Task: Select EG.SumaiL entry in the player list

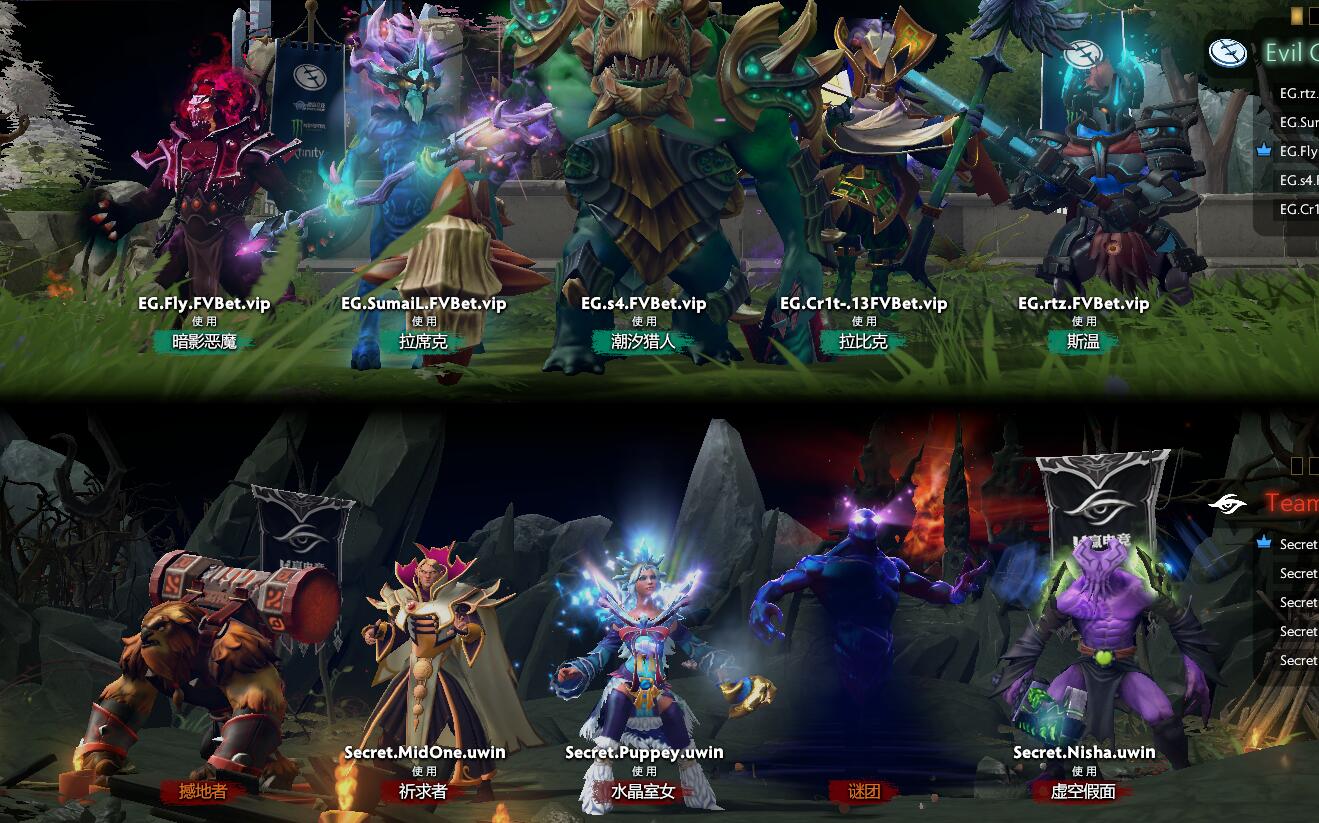Action: tap(1300, 123)
